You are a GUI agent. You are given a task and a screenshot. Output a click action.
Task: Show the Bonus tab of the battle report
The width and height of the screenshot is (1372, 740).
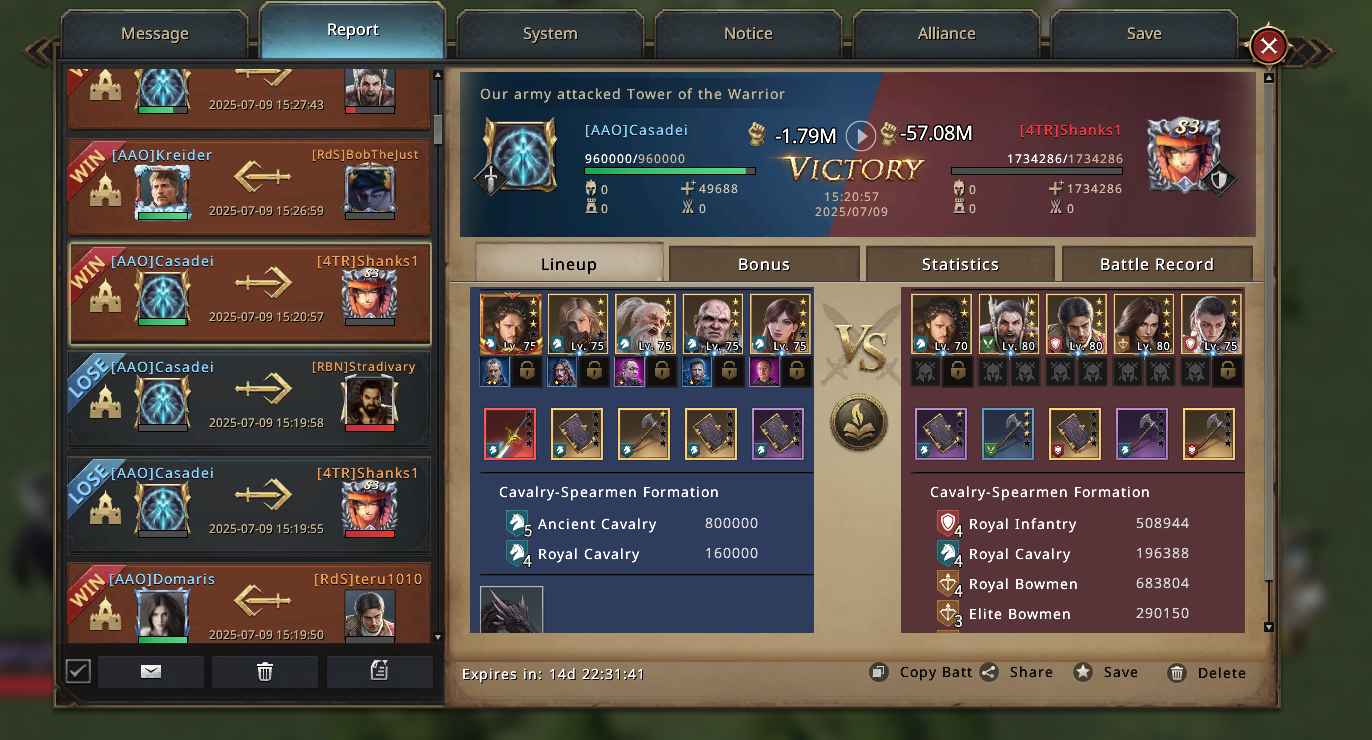tap(764, 264)
